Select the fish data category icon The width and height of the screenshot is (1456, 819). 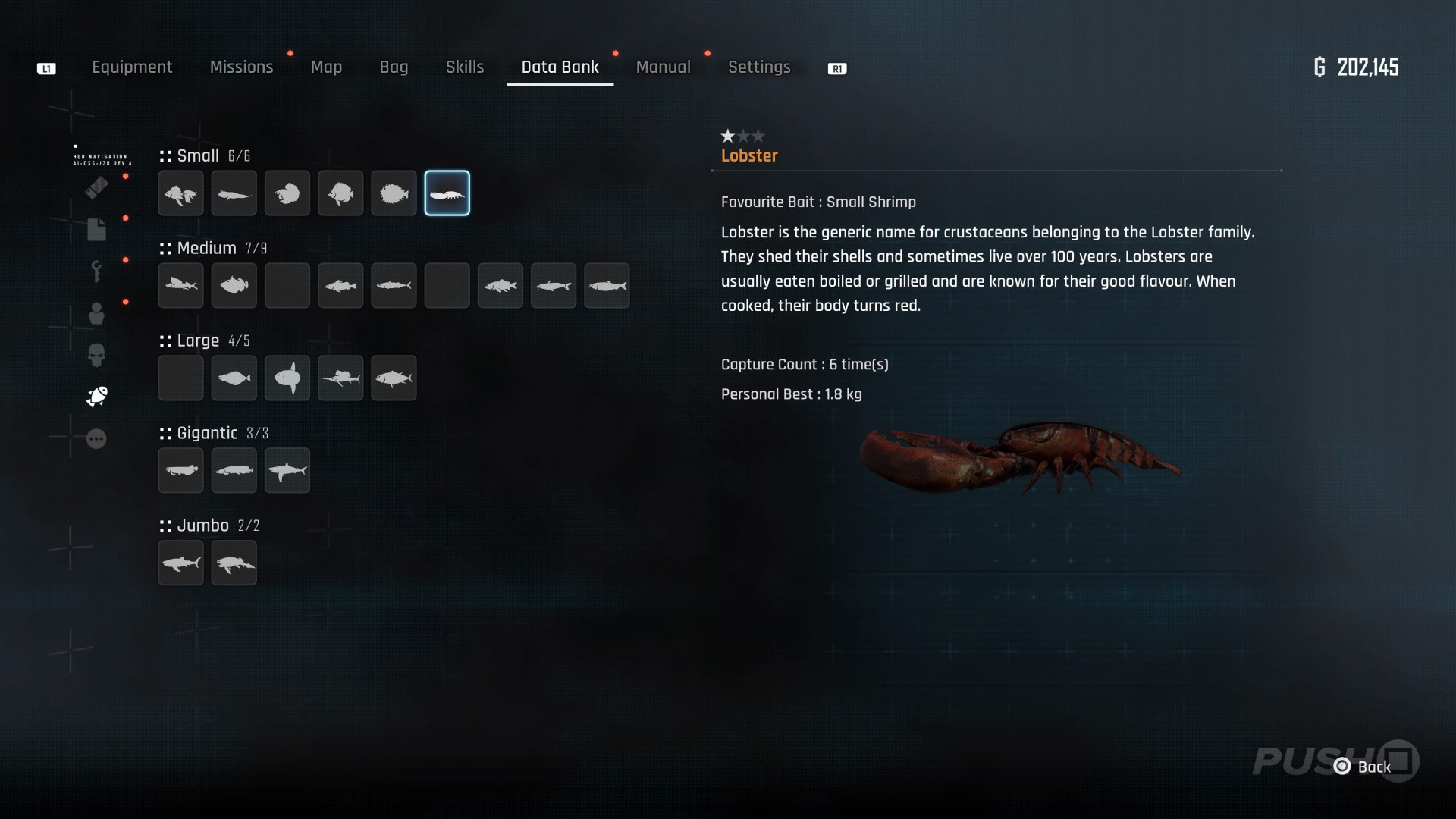[97, 396]
